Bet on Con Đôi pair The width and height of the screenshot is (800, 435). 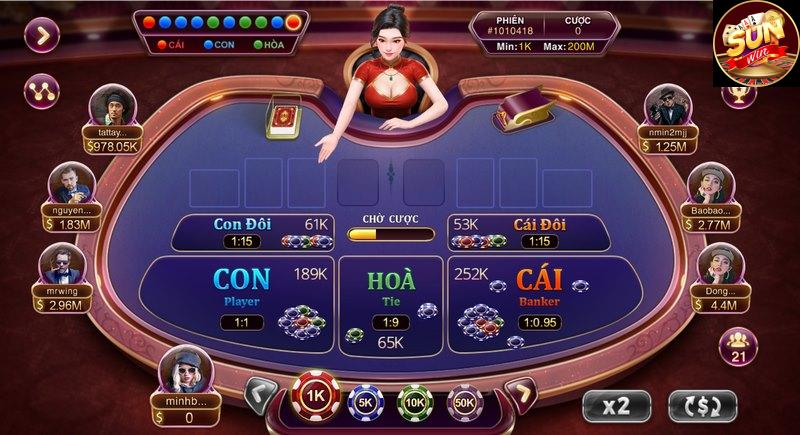[x=252, y=232]
